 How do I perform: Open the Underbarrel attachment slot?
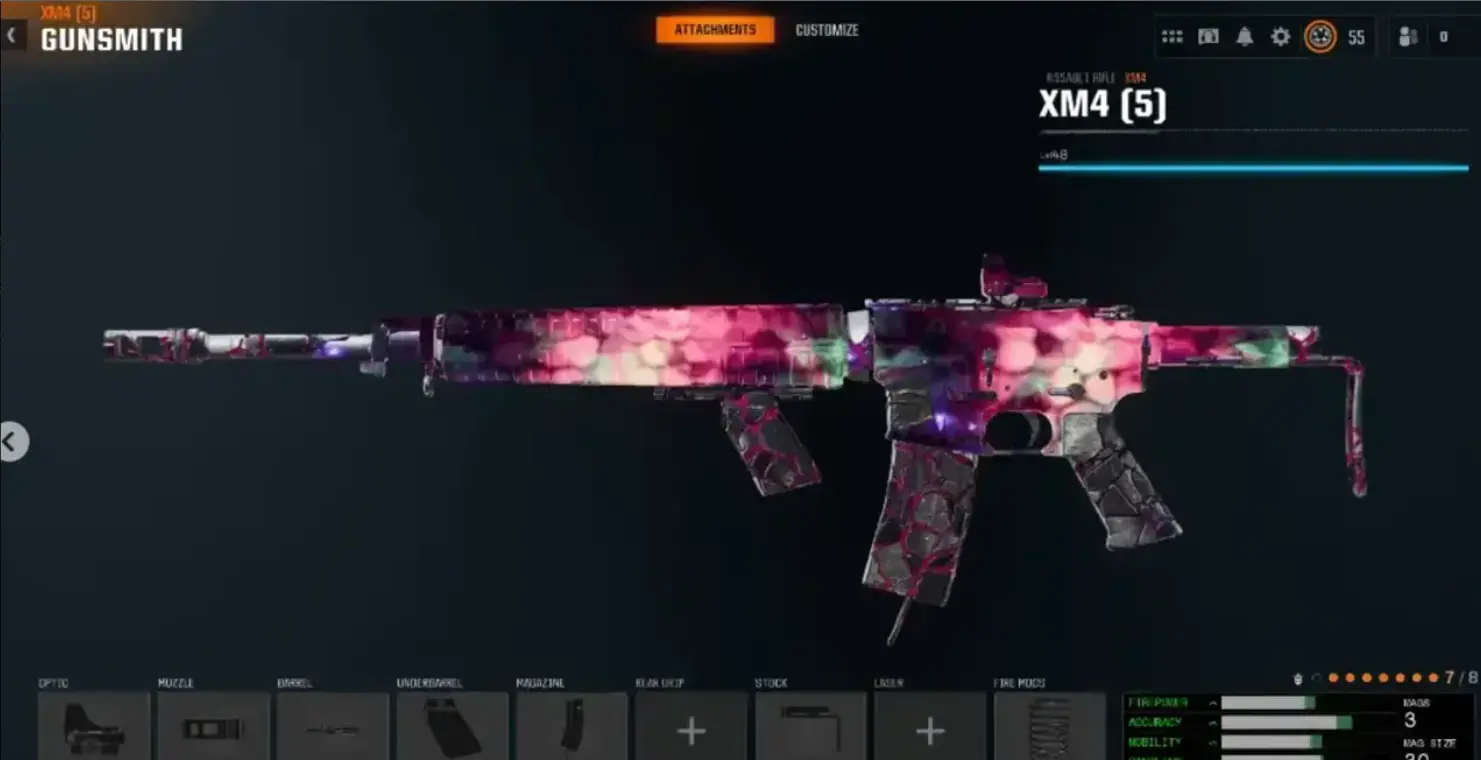click(452, 725)
